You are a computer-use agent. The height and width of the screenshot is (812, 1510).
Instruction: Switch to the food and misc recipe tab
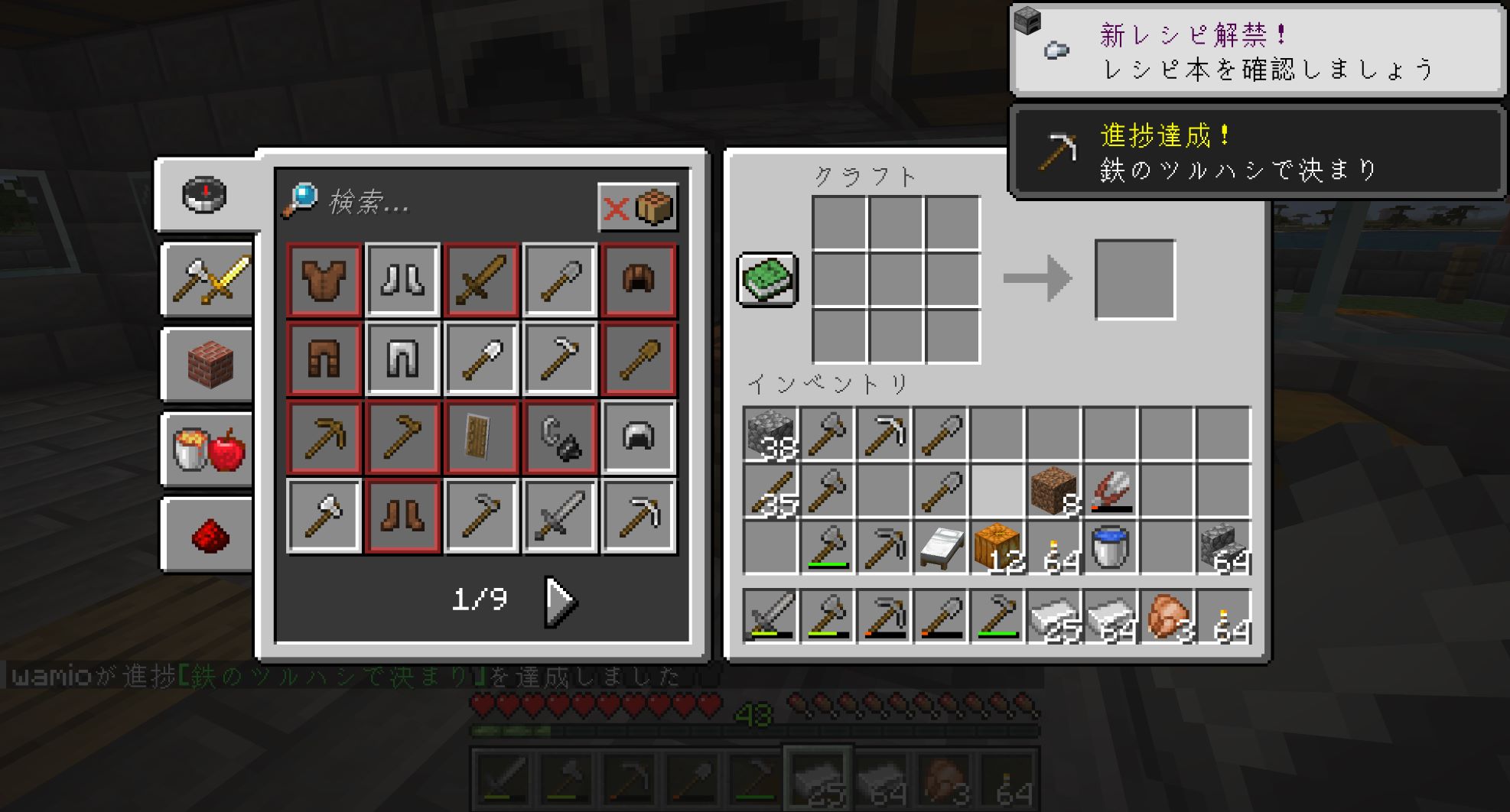208,450
